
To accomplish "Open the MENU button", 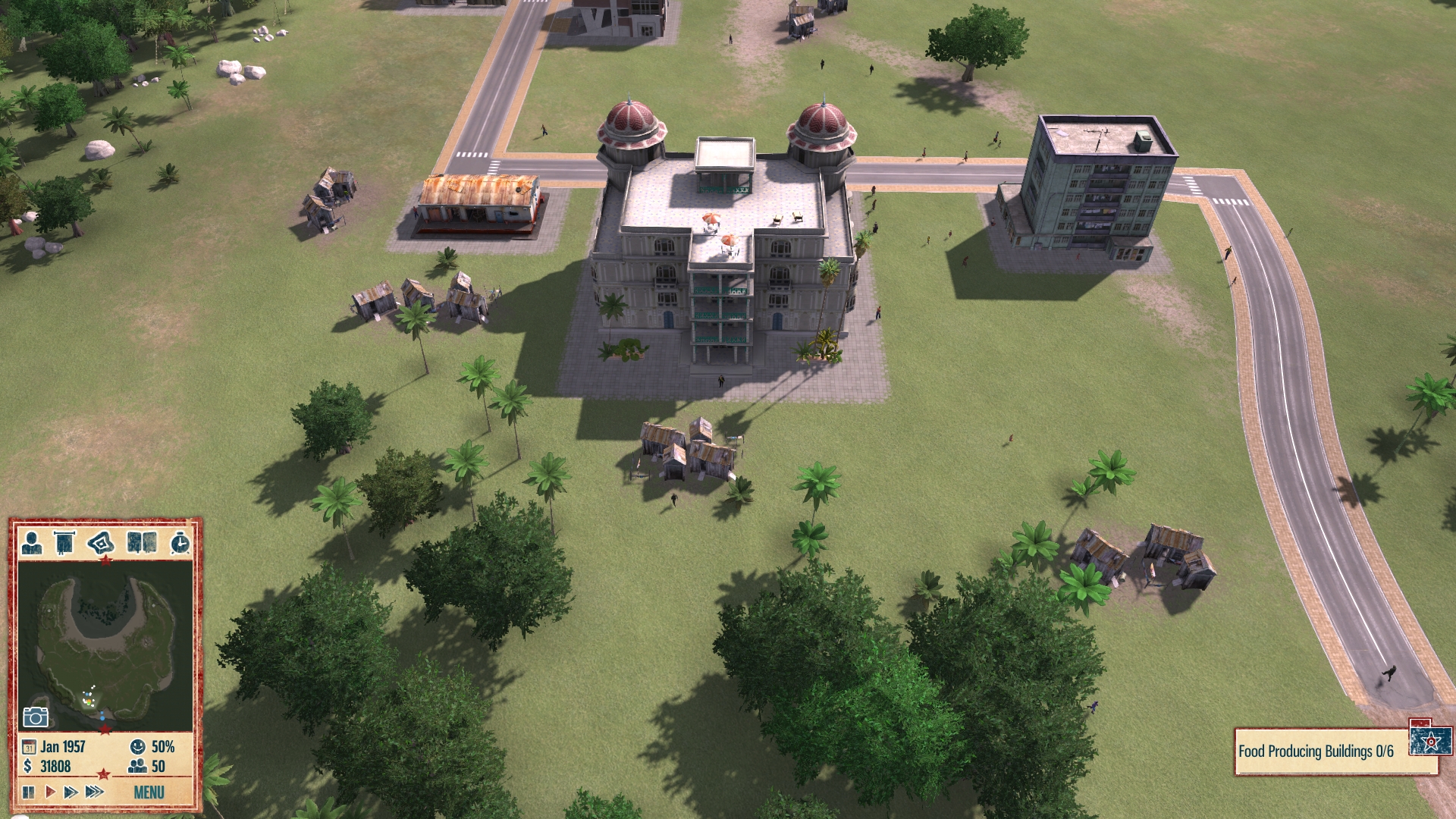I will pos(149,792).
